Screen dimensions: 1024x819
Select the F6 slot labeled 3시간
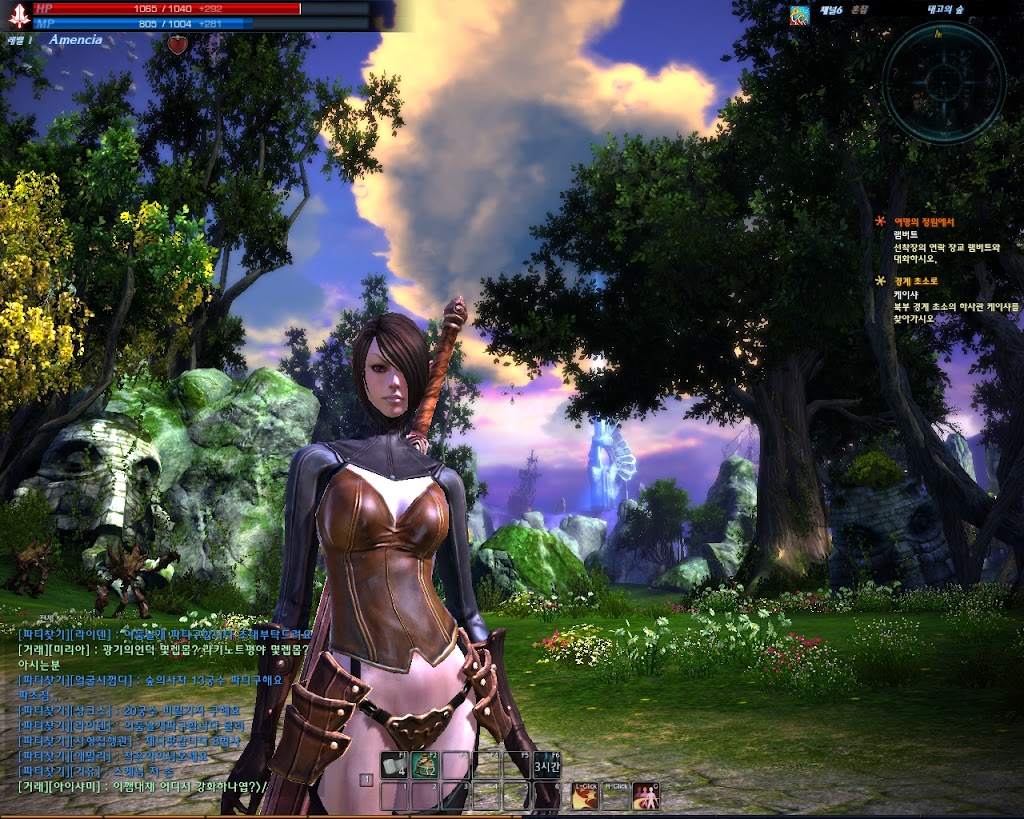click(546, 765)
